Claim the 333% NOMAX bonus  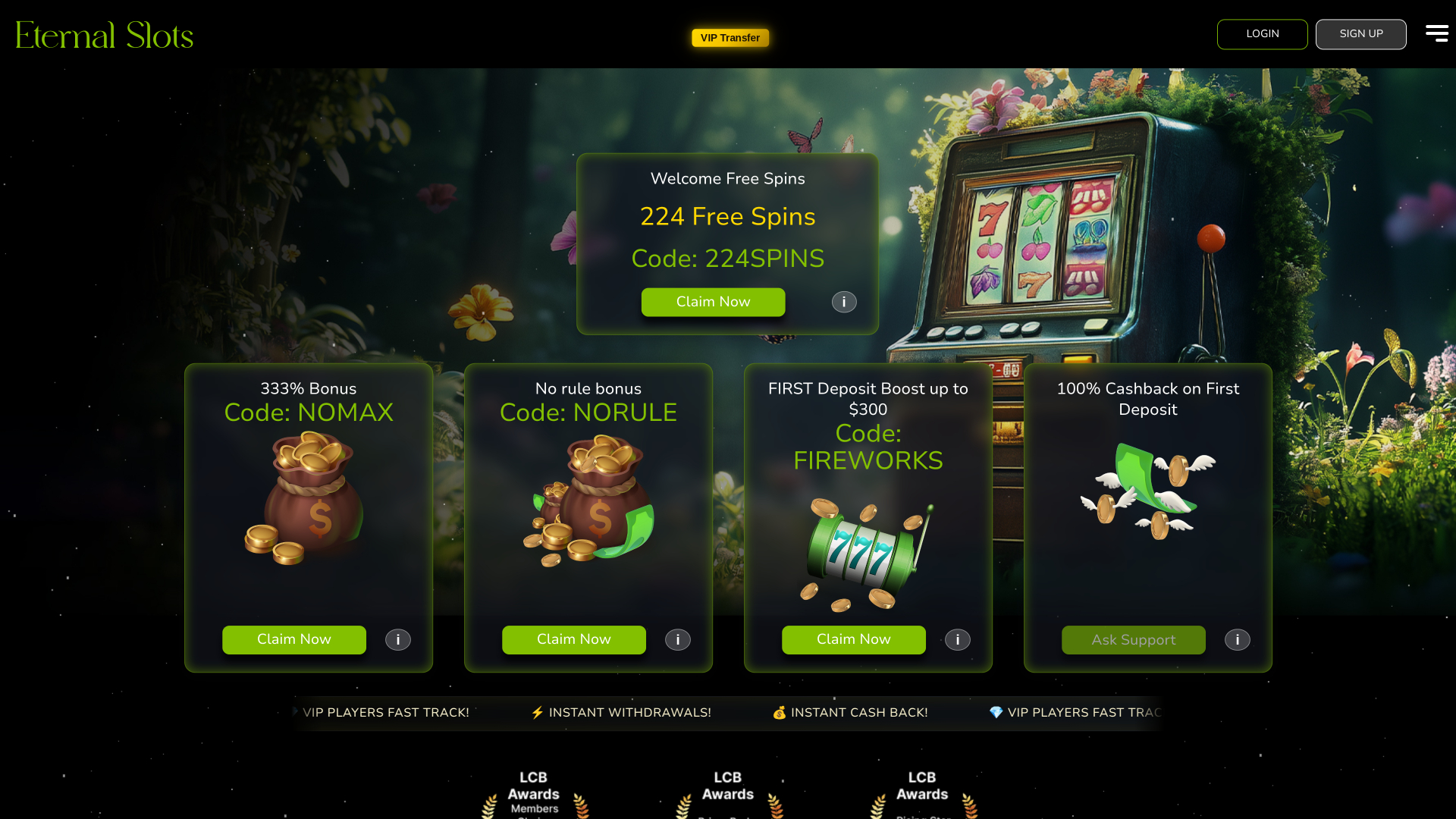pyautogui.click(x=293, y=639)
